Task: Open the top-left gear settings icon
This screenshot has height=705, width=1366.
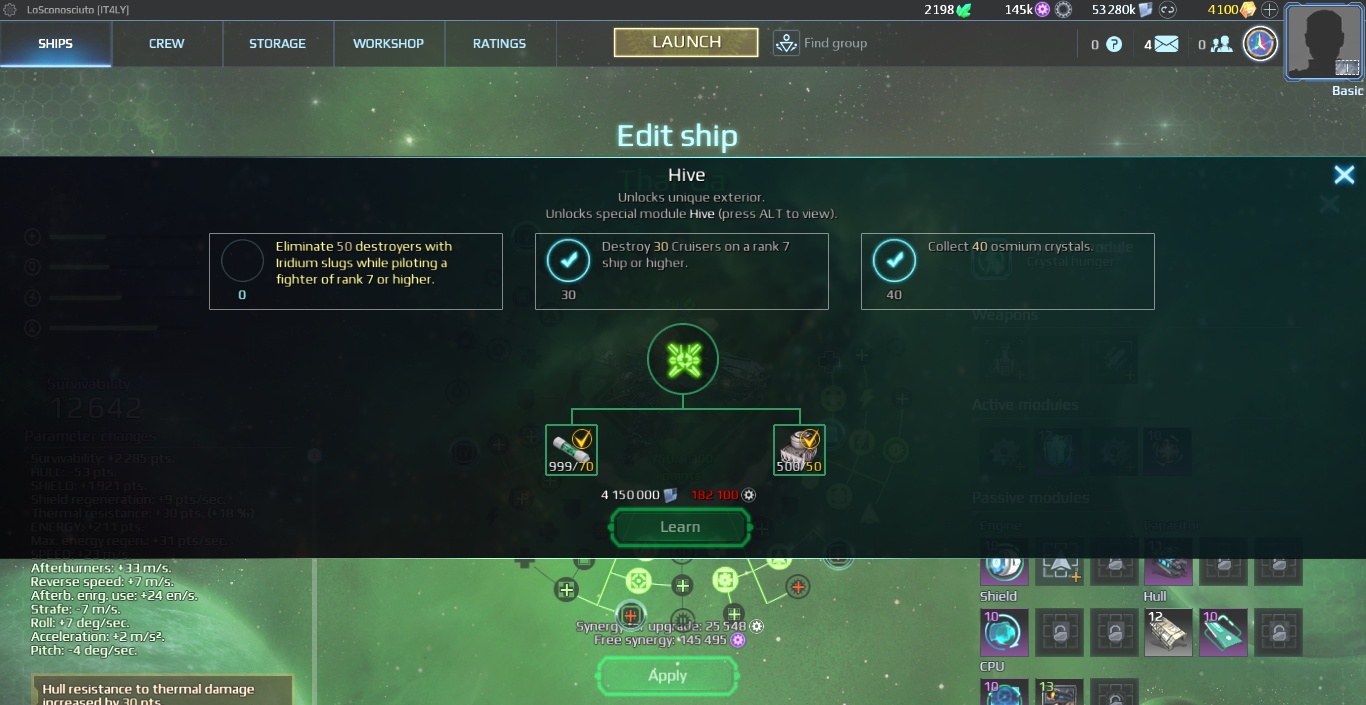Action: 10,10
